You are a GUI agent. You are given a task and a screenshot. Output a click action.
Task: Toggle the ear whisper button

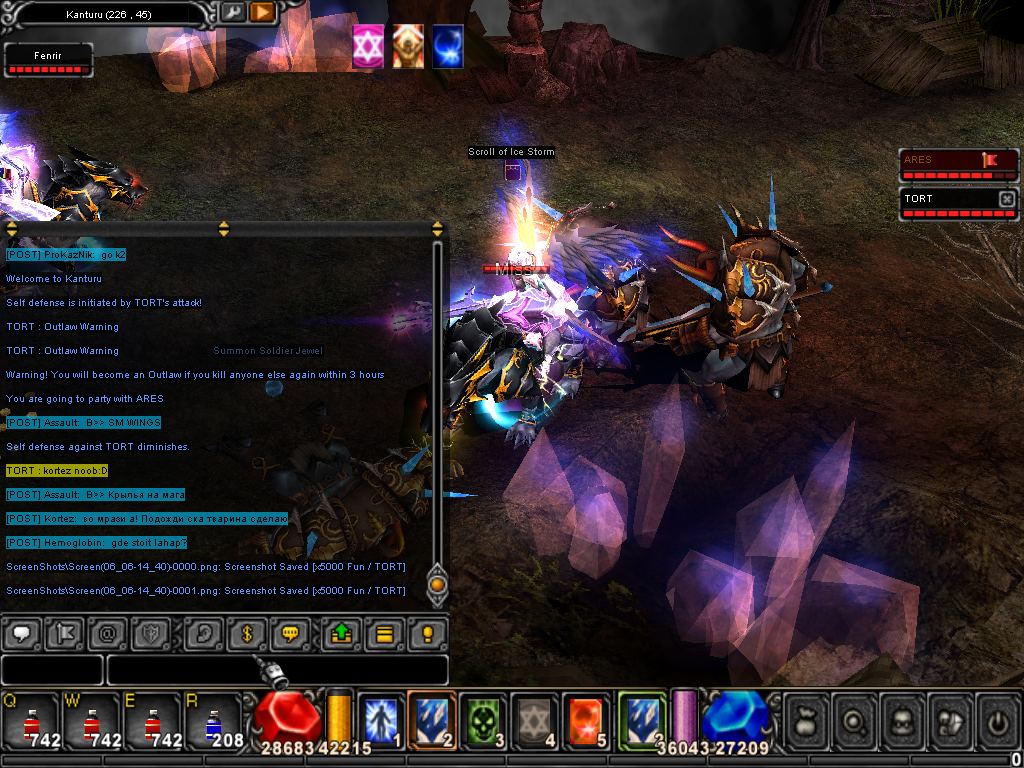204,633
